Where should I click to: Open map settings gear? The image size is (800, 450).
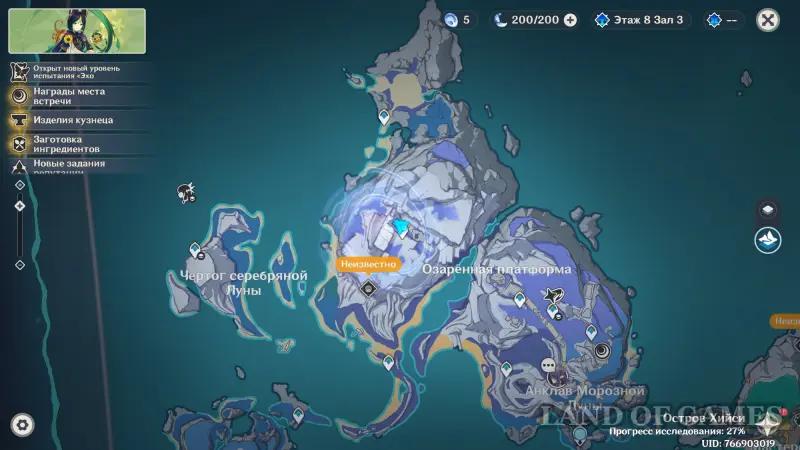click(22, 424)
